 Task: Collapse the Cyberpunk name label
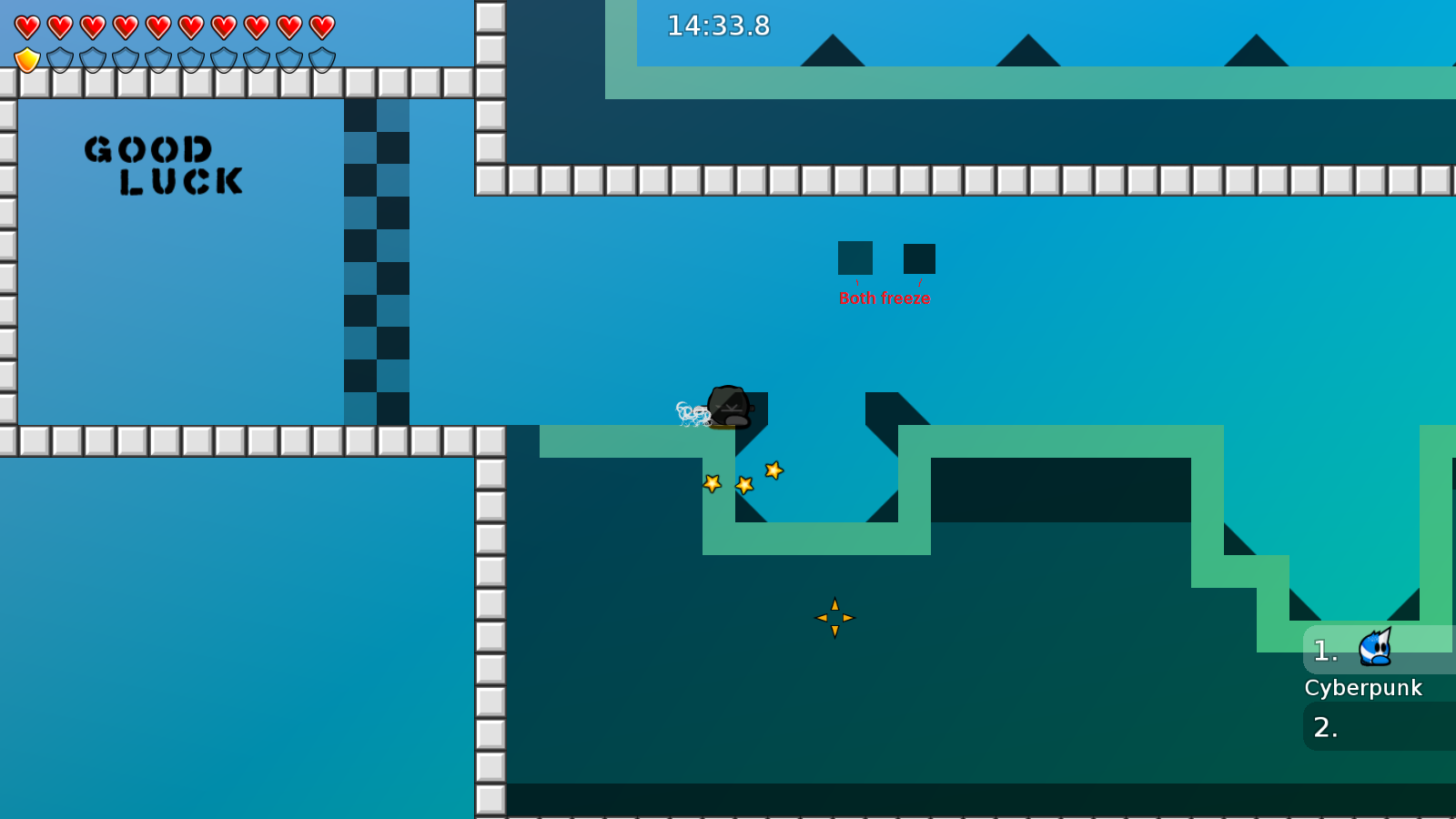[x=1365, y=688]
